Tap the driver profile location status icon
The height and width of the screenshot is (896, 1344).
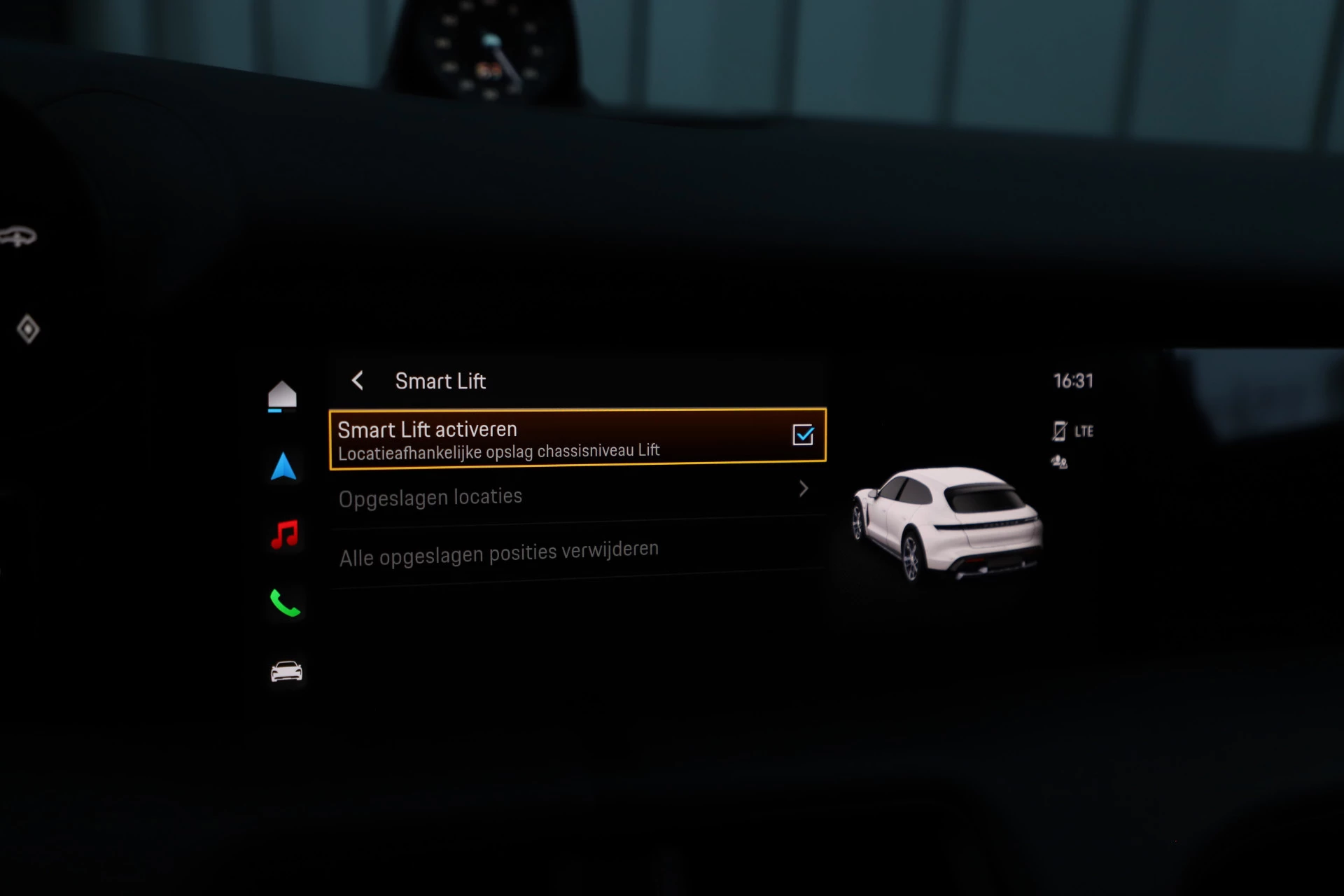pyautogui.click(x=1060, y=461)
